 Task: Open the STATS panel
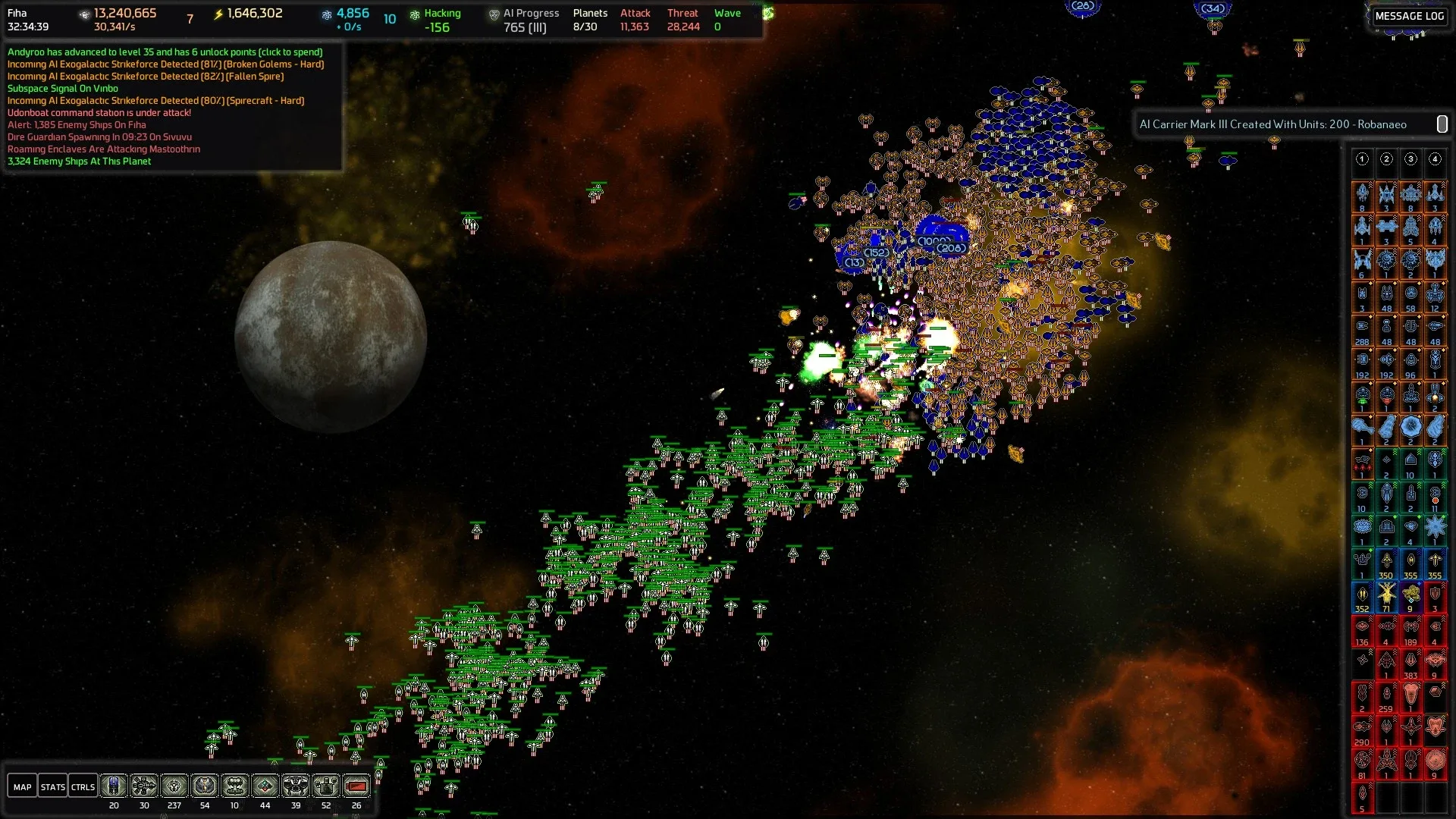click(x=52, y=787)
